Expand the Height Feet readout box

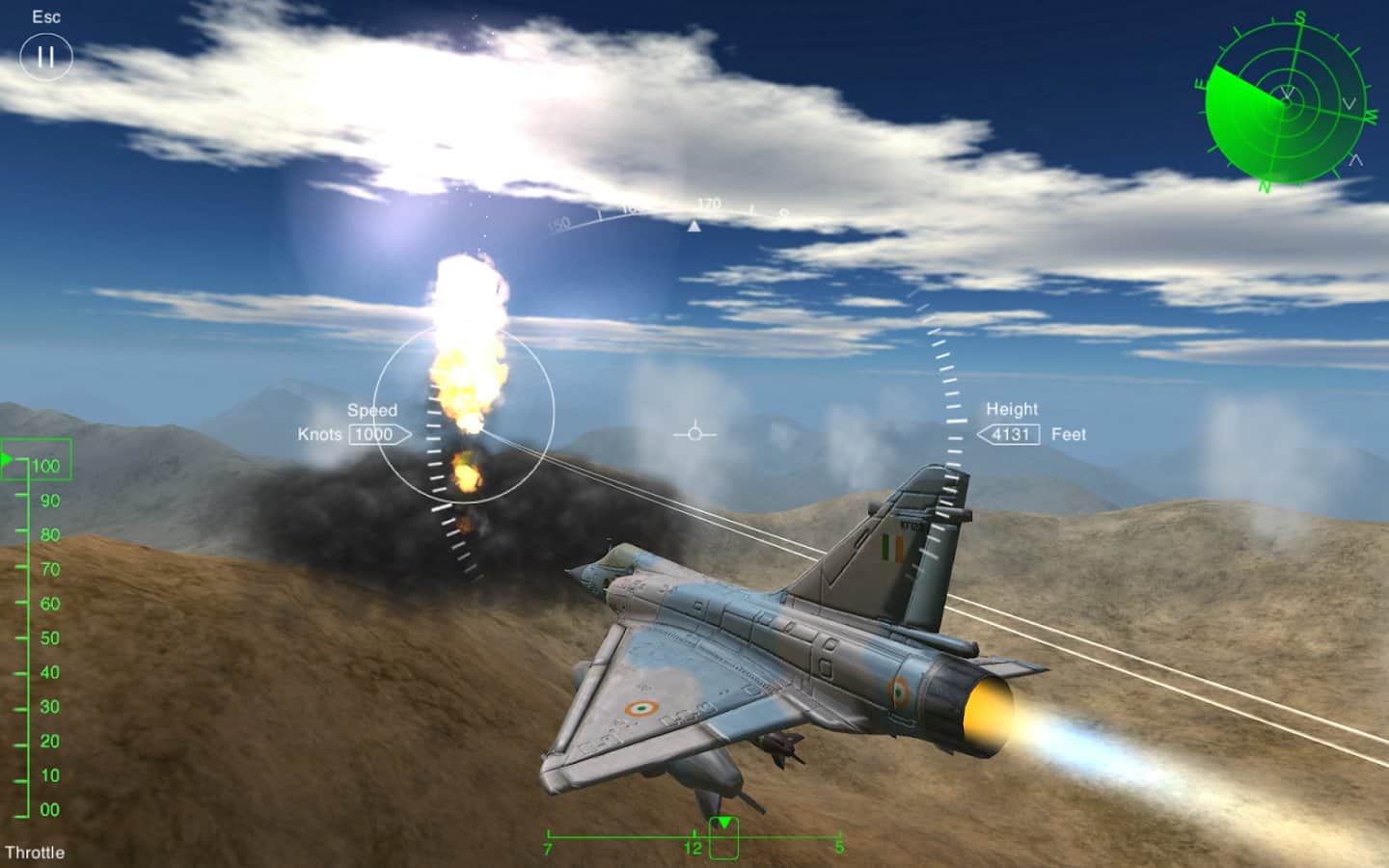1013,434
